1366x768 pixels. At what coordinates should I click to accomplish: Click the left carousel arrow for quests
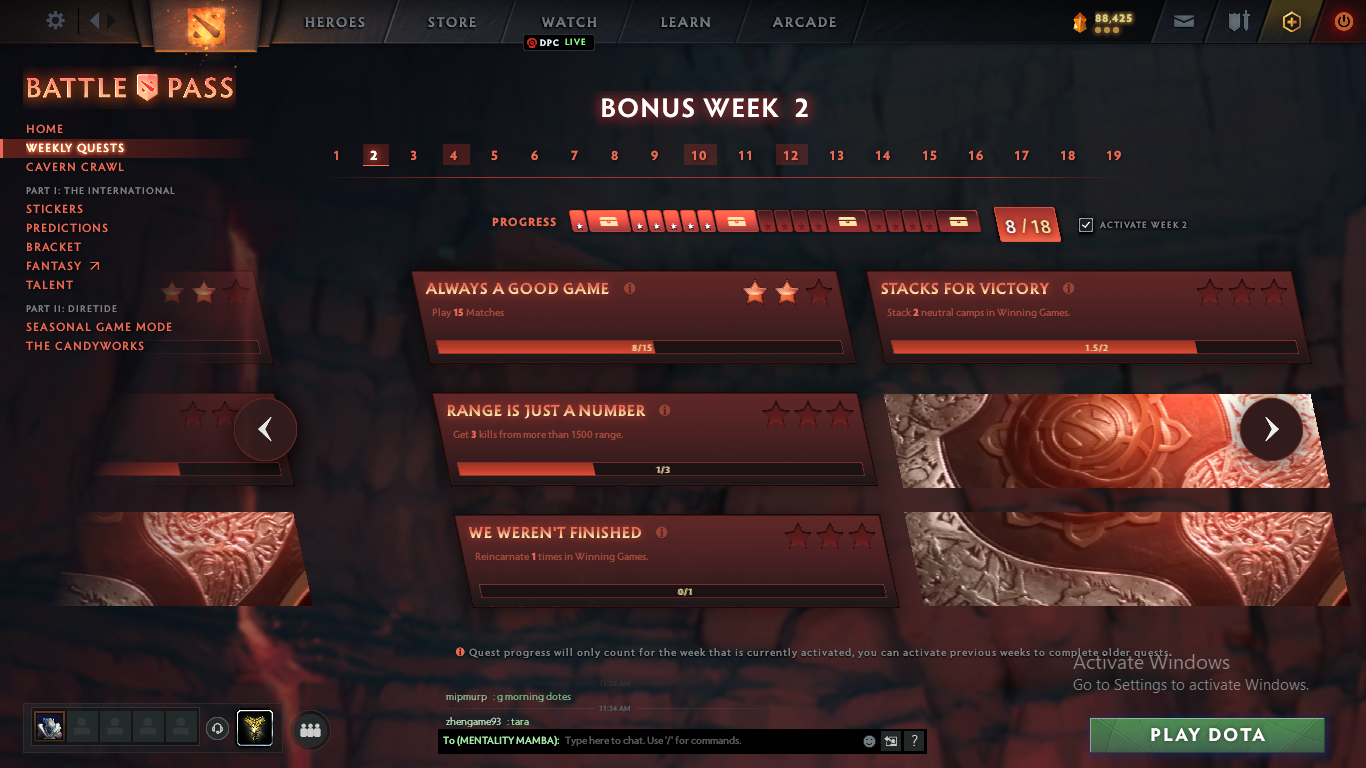[265, 429]
